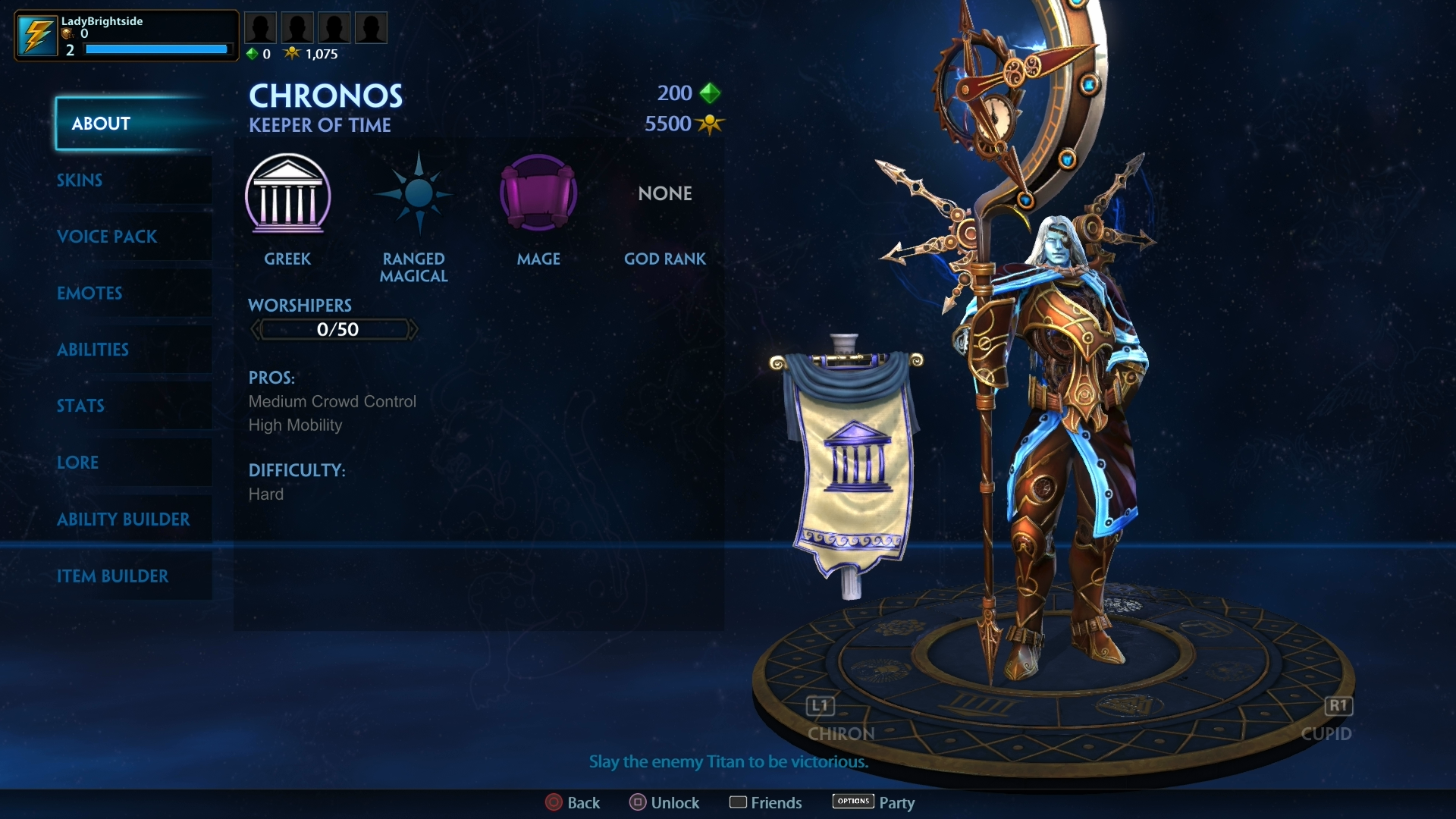Open the Item Builder
The width and height of the screenshot is (1456, 819).
click(114, 576)
